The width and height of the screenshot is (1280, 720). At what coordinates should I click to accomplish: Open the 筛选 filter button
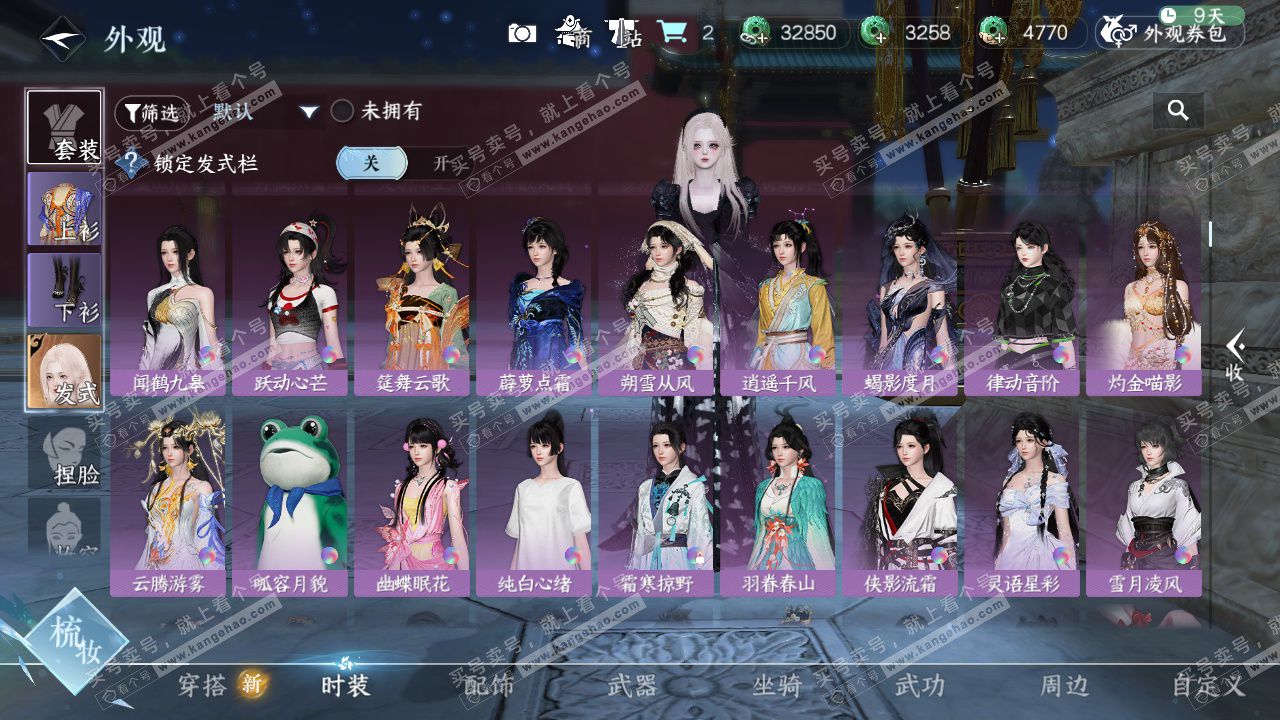151,112
